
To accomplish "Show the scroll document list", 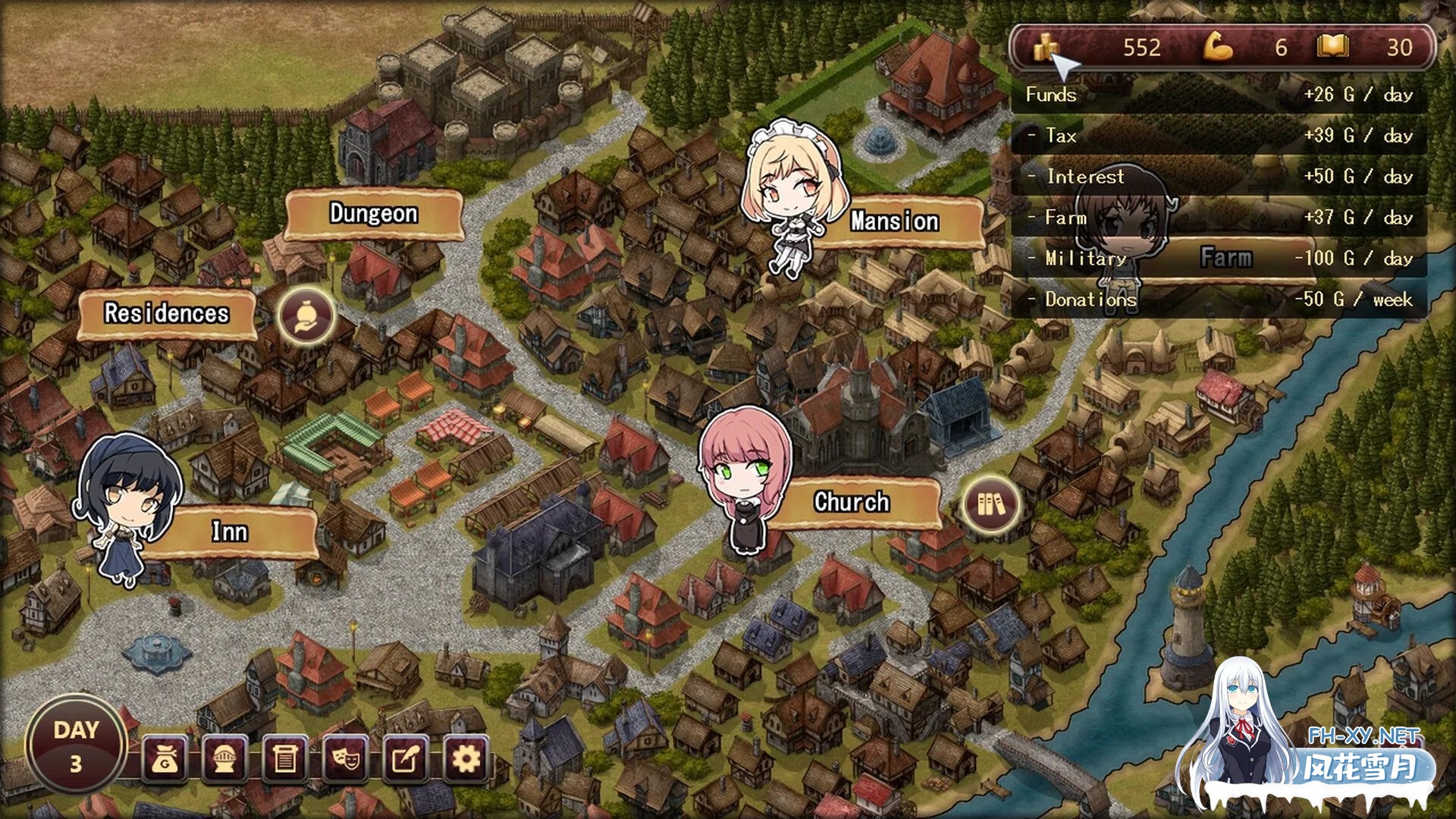I will point(285,758).
